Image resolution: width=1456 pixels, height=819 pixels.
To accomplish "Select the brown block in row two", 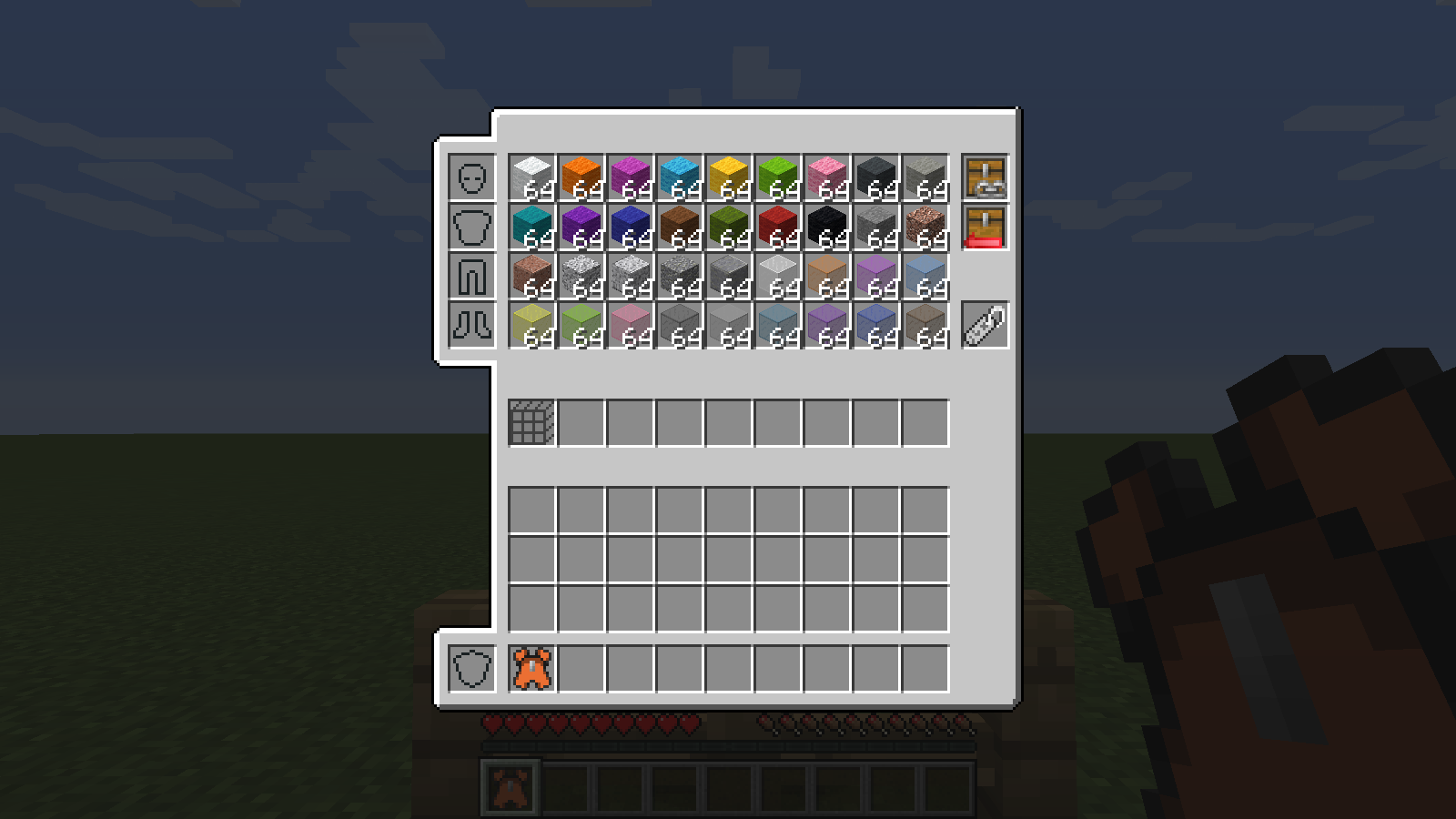I will point(682,227).
